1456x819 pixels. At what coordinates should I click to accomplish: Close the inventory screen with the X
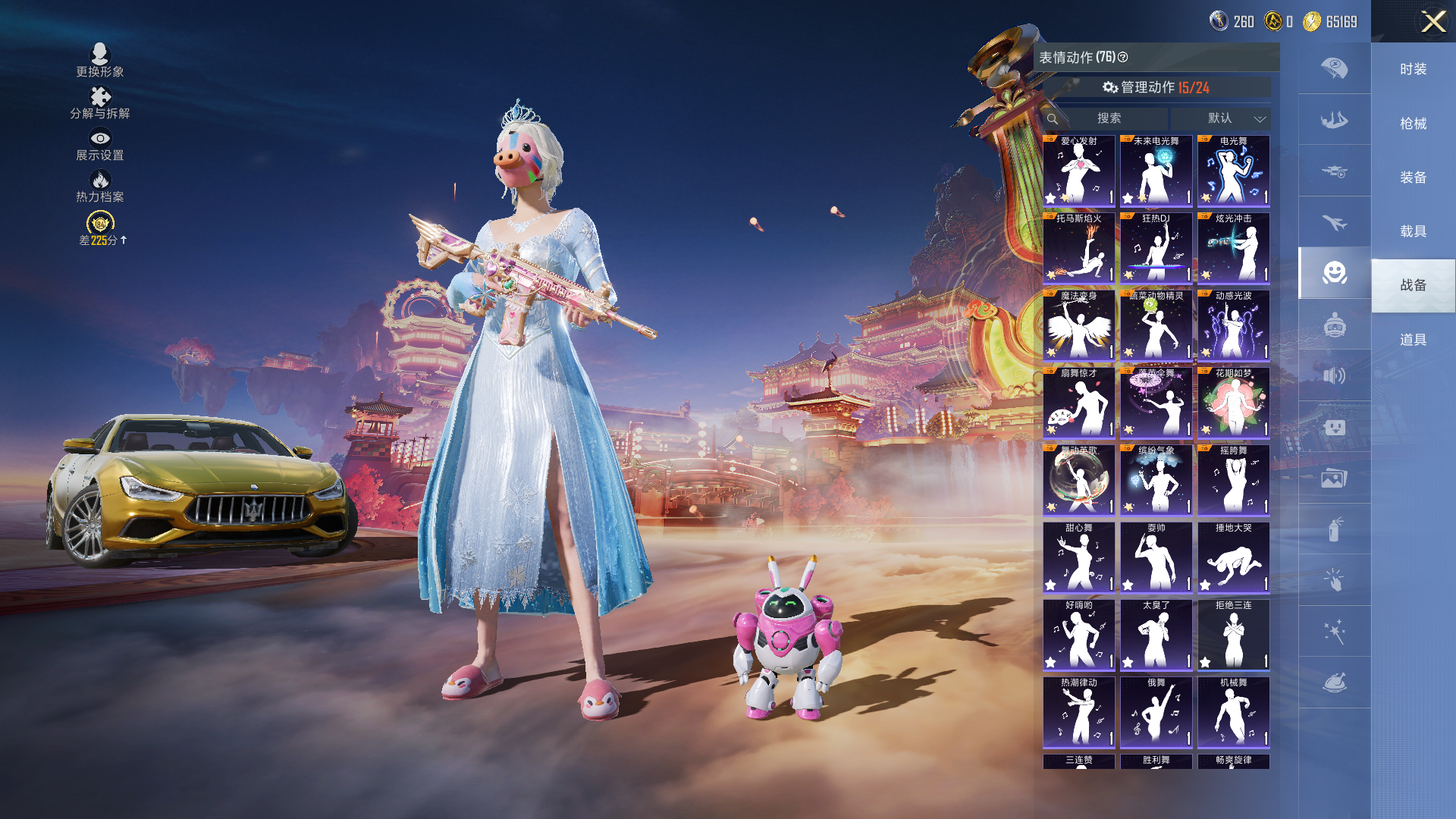(x=1432, y=21)
